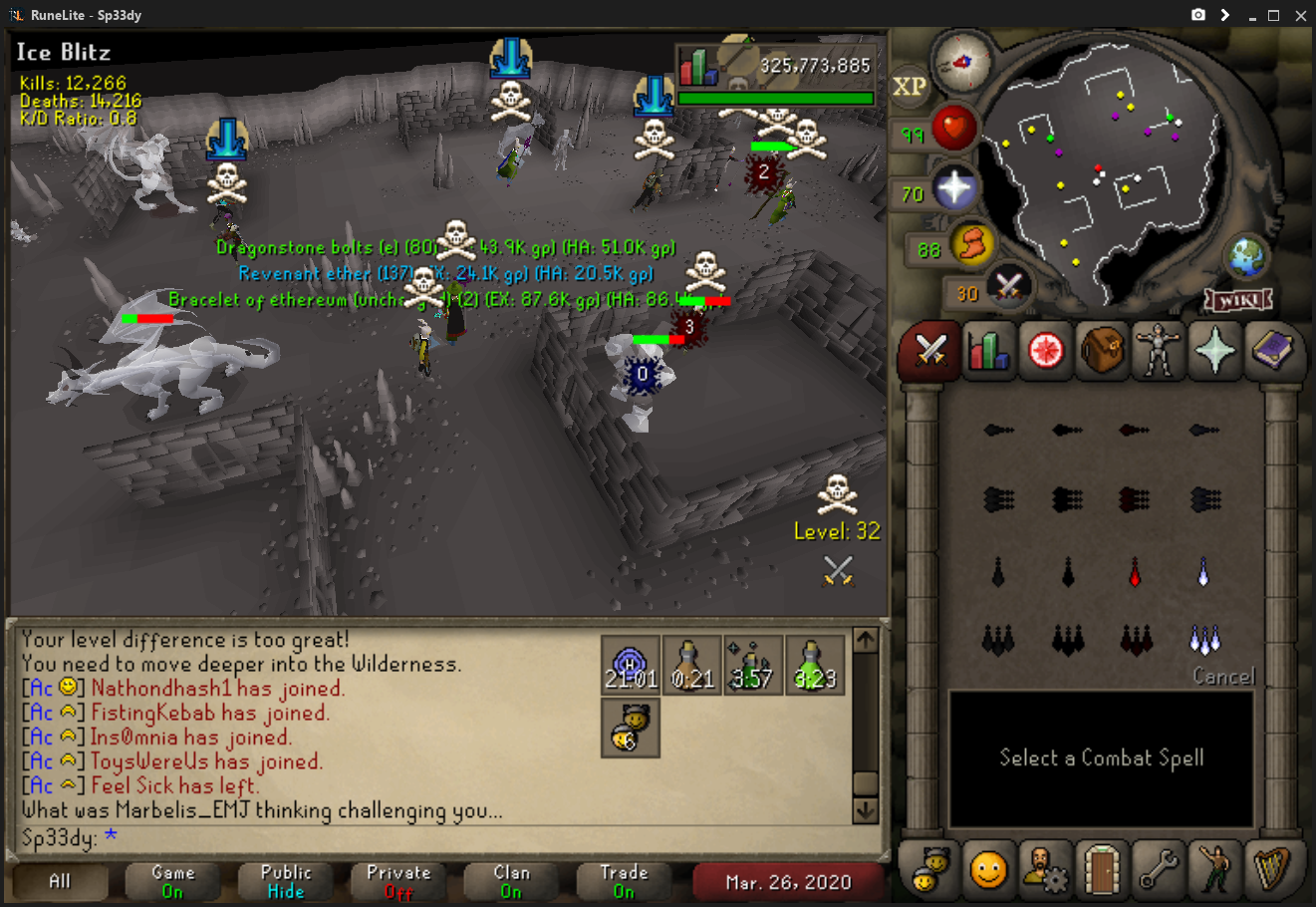Click the Wiki lookup button

(x=1238, y=299)
